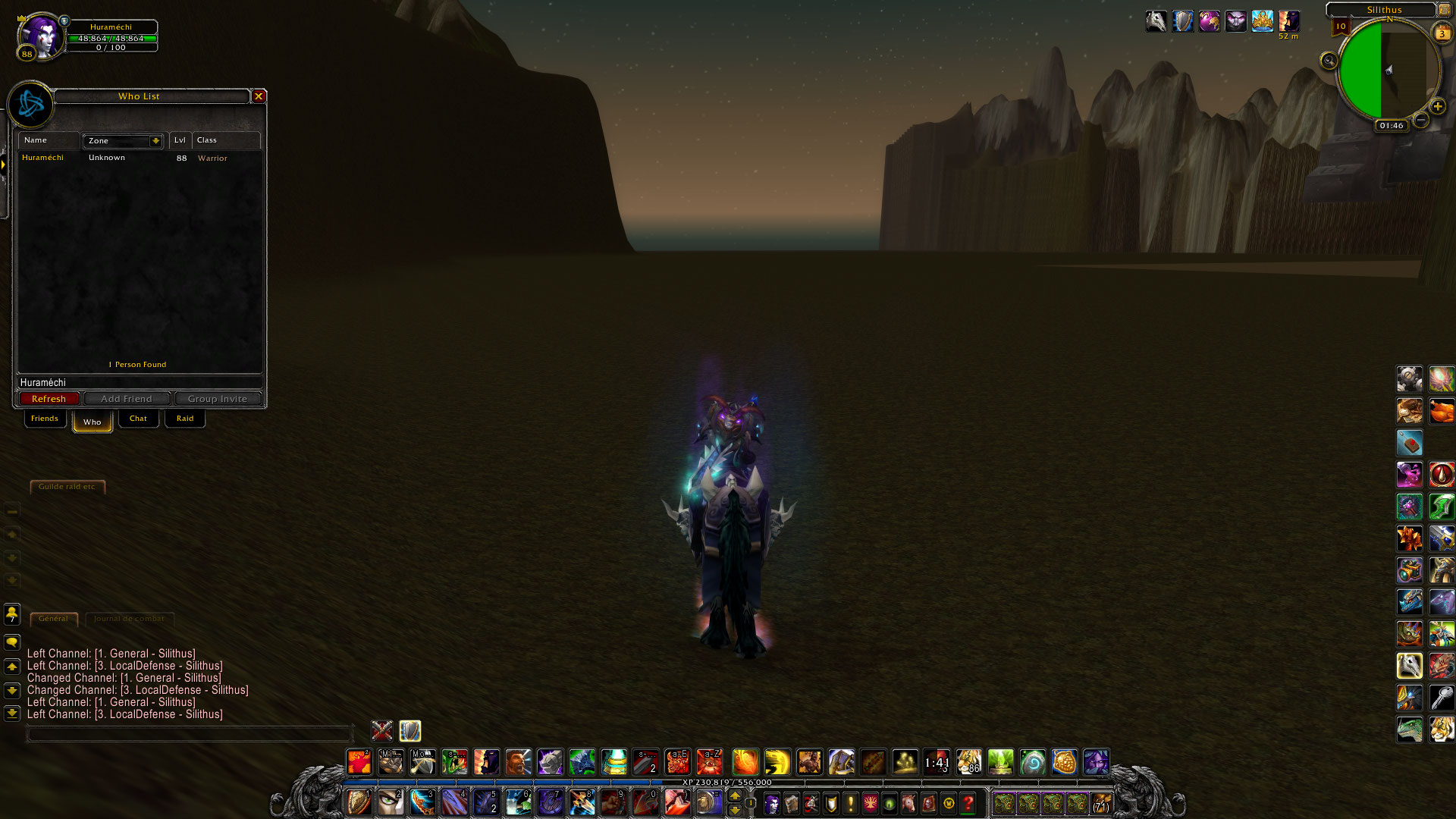Open the Dungeon Finder green eye icon
Viewport: 1456px width, 819px height.
tap(888, 803)
